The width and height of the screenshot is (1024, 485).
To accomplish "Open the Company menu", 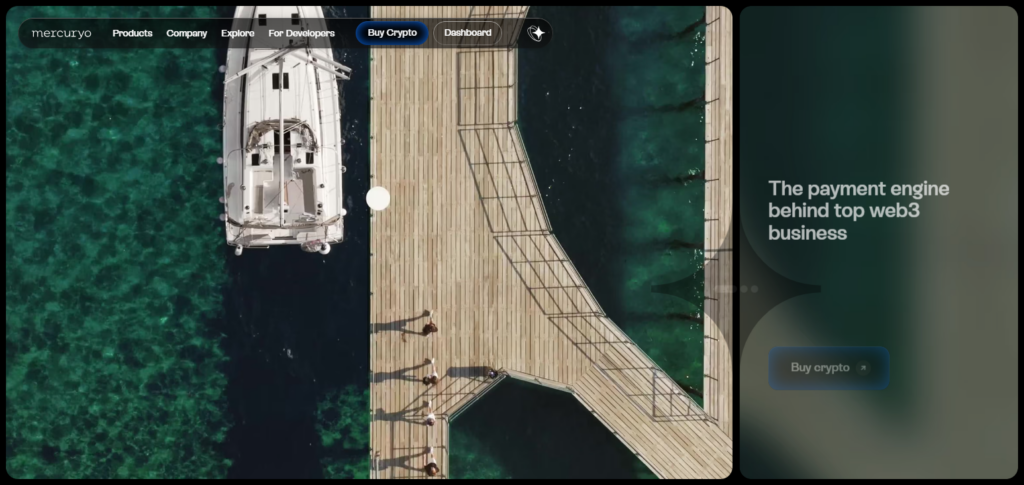I will pos(187,33).
